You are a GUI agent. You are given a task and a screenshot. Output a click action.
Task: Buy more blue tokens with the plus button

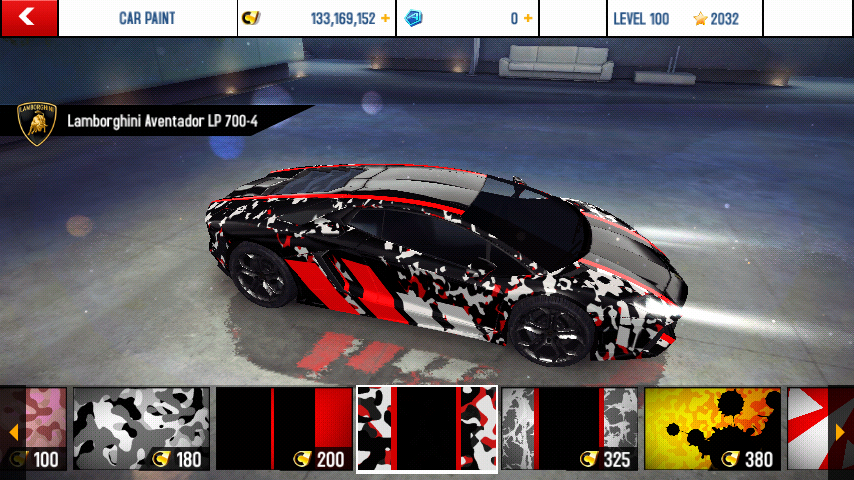coord(528,18)
